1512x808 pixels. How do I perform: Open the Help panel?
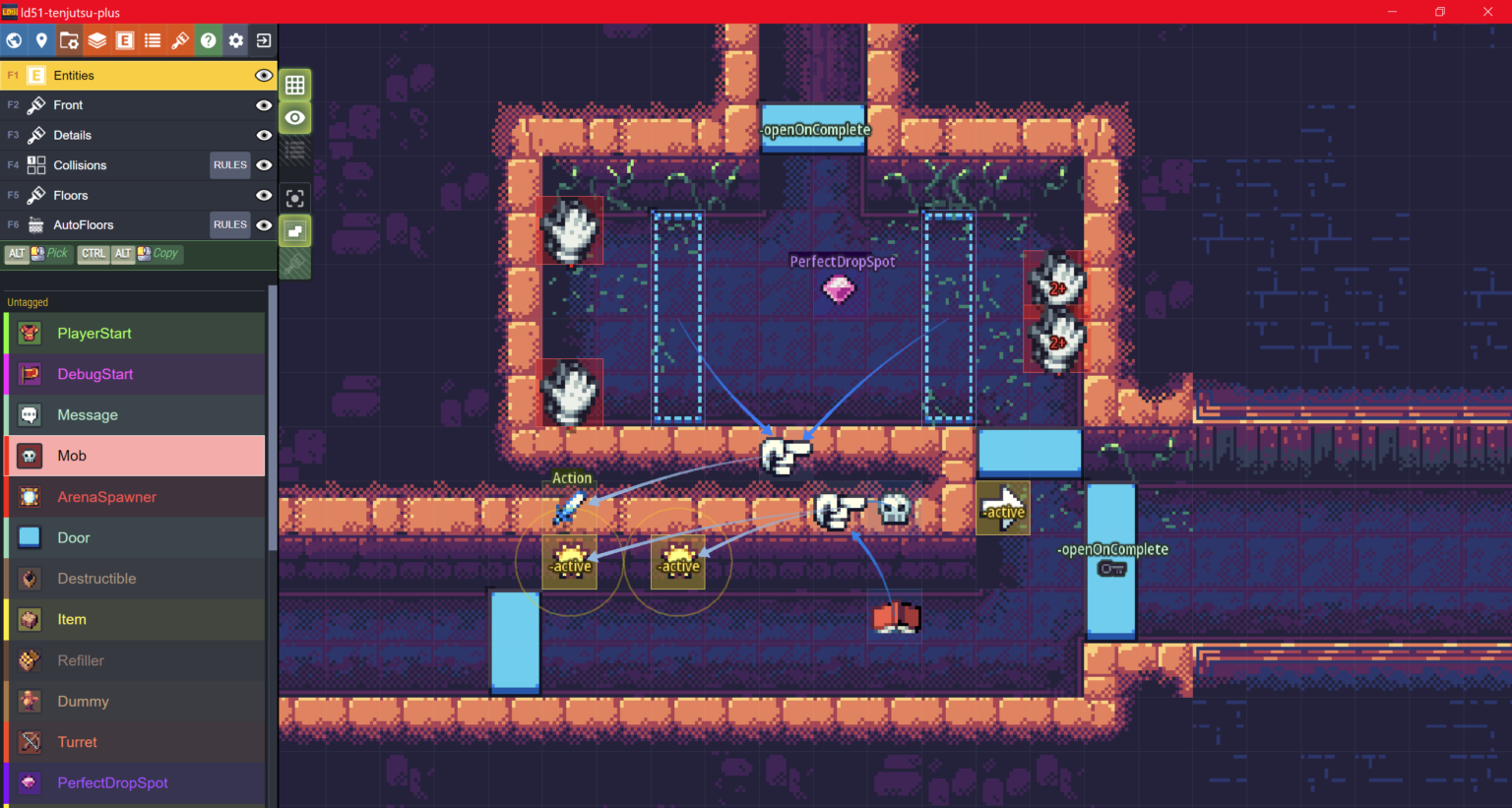point(209,40)
